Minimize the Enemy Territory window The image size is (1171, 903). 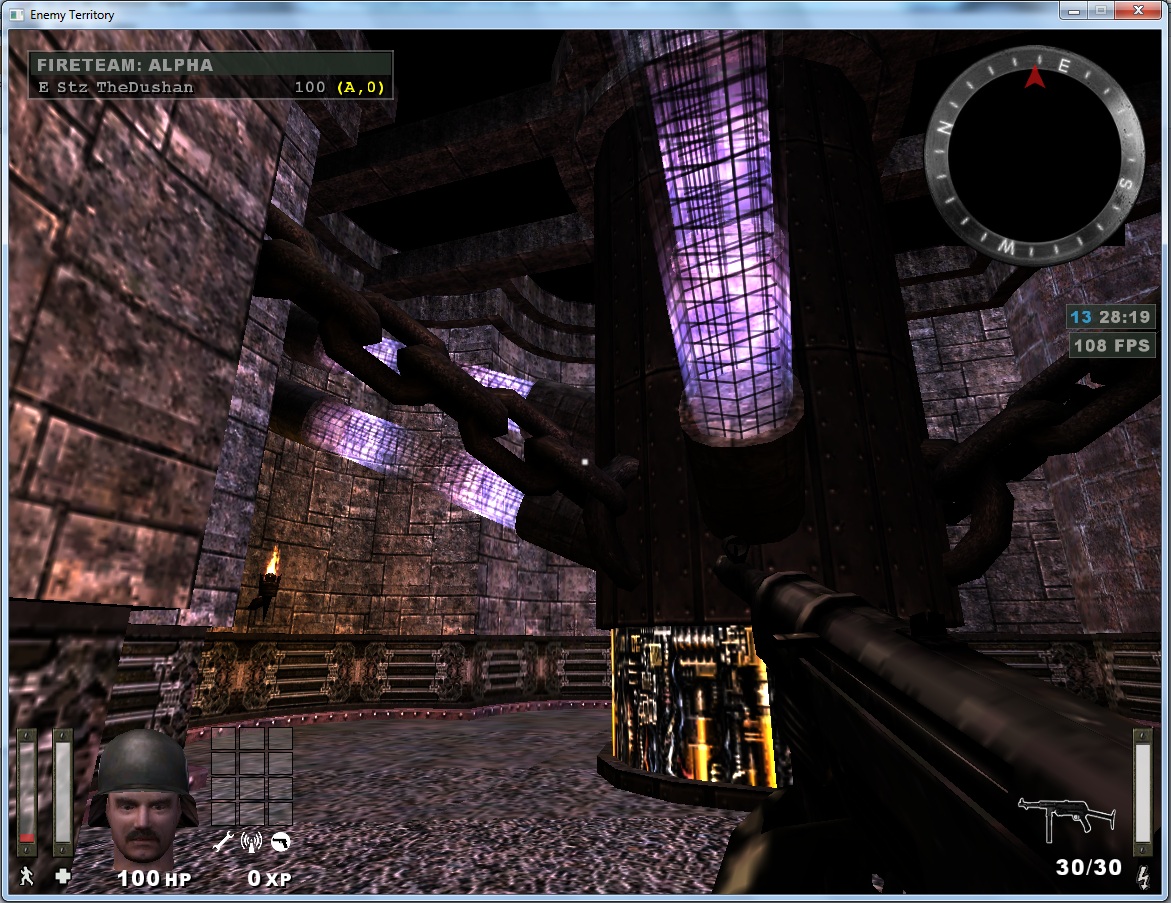click(1075, 11)
